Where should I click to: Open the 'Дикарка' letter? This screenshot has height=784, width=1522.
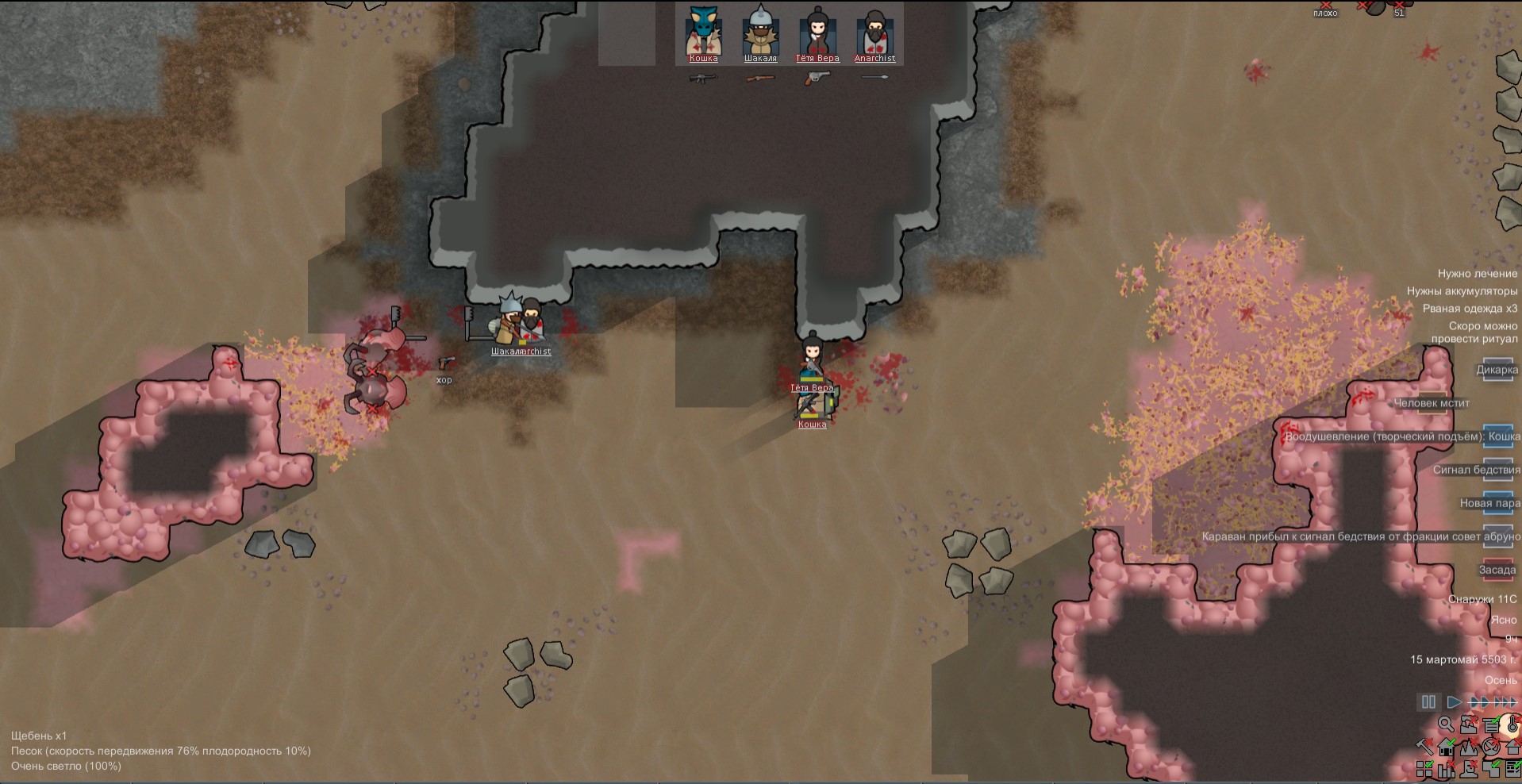tap(1497, 371)
